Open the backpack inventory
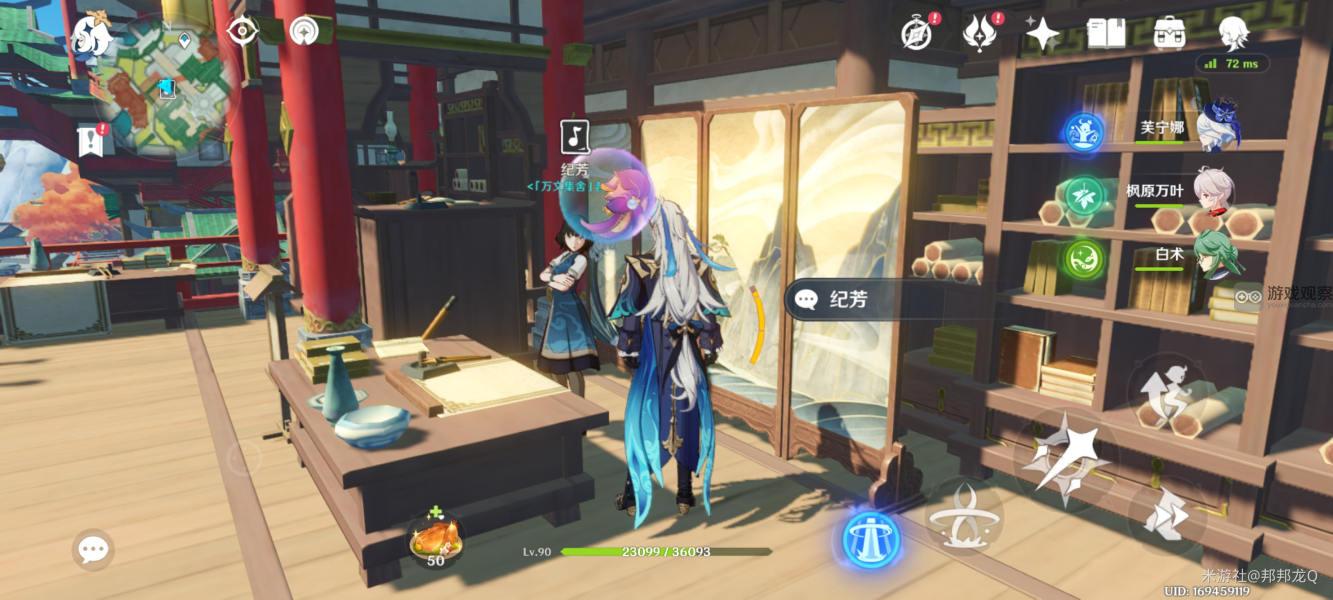The image size is (1333, 600). click(x=1169, y=34)
